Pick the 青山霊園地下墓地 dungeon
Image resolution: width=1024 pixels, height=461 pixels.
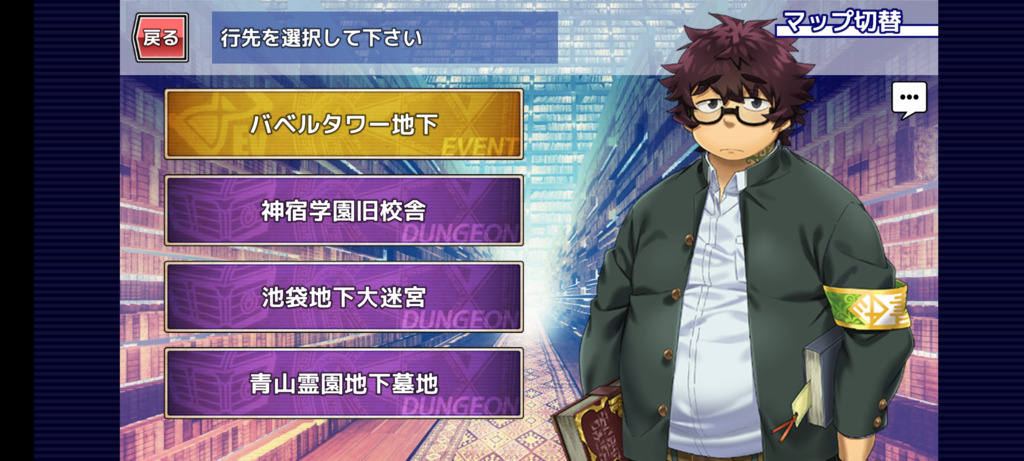[344, 383]
